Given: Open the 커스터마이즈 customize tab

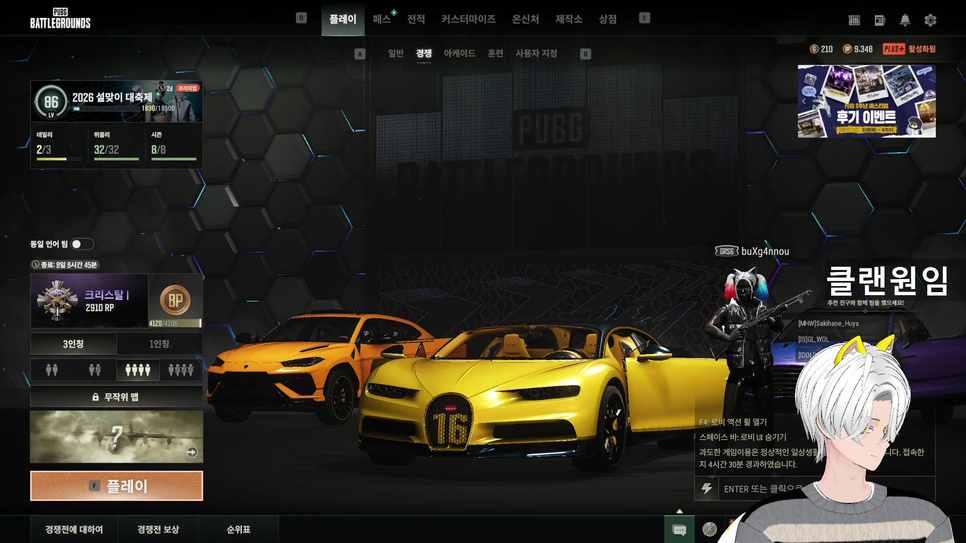Looking at the screenshot, I should click(468, 19).
